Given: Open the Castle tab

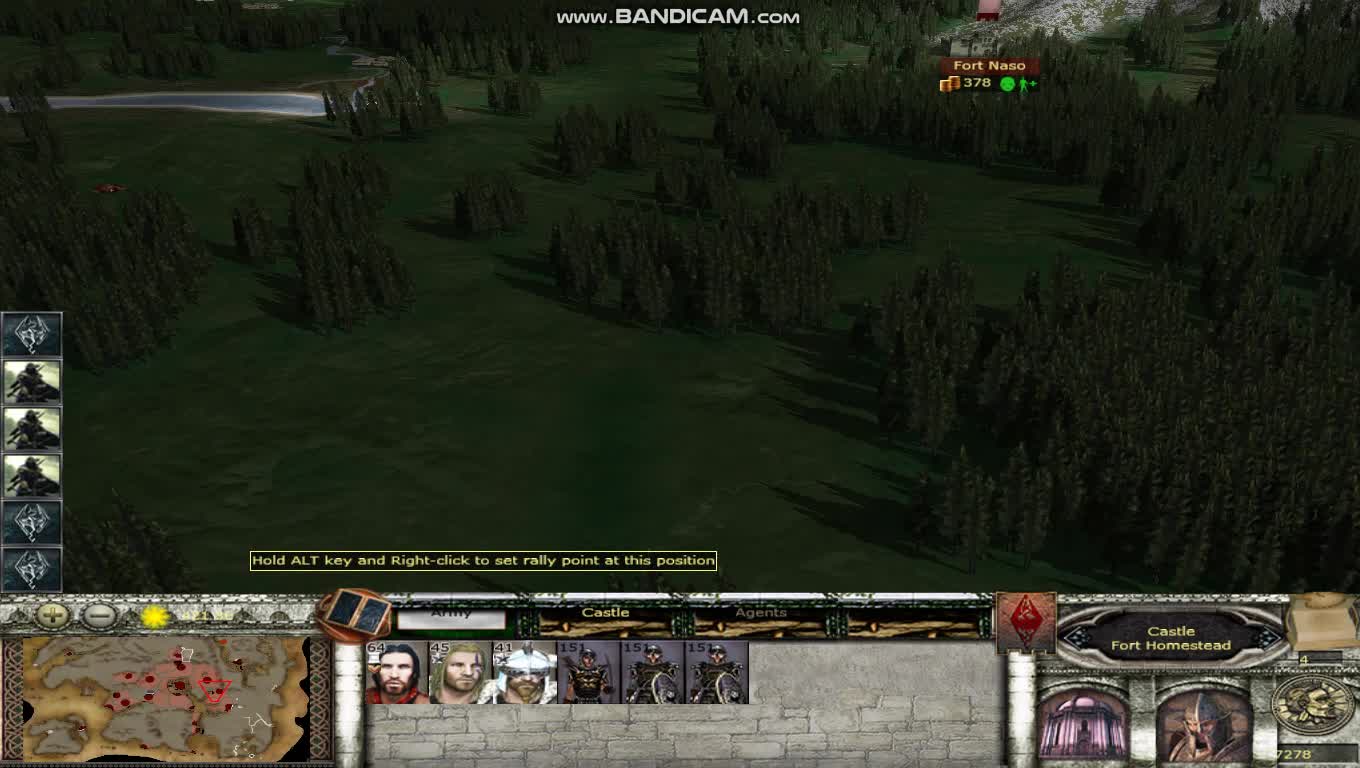Looking at the screenshot, I should (607, 613).
